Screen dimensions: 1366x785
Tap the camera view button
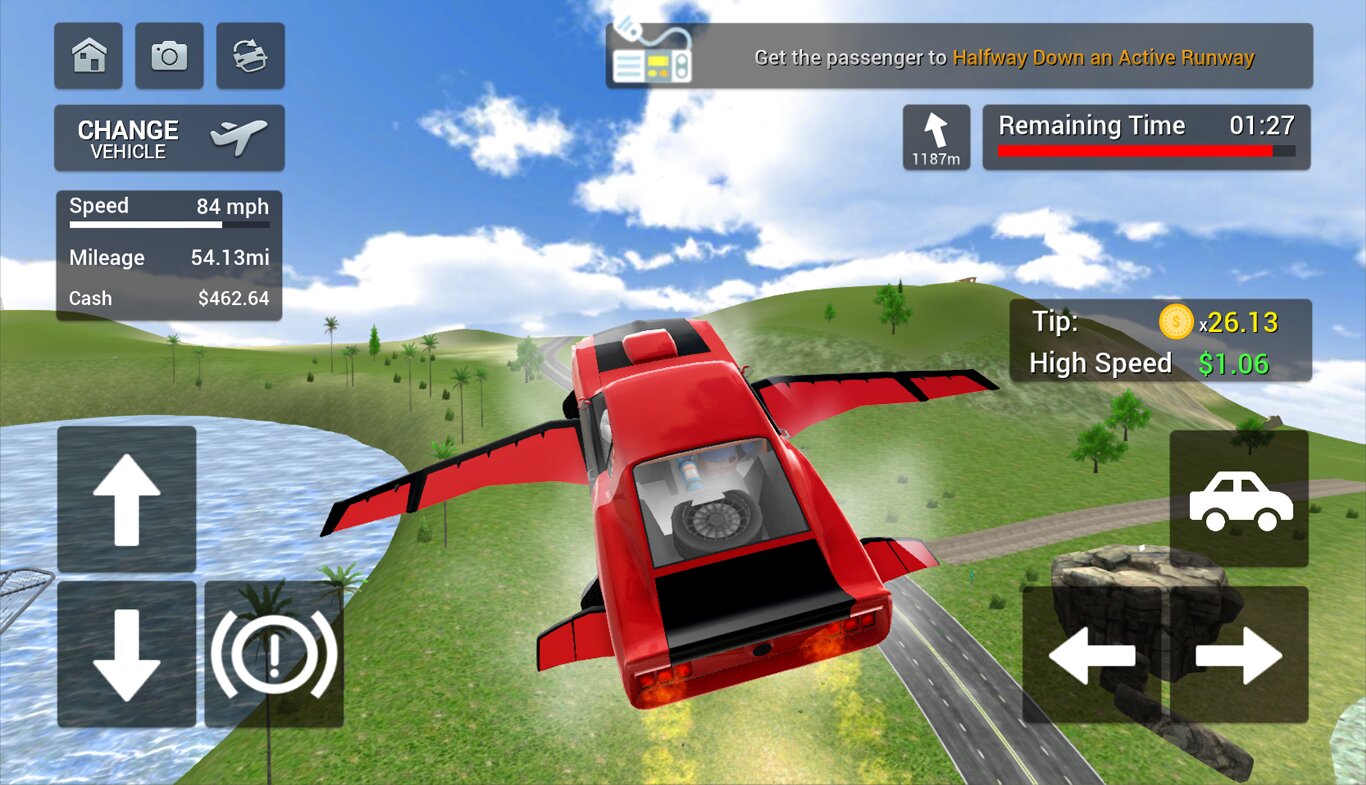click(169, 56)
